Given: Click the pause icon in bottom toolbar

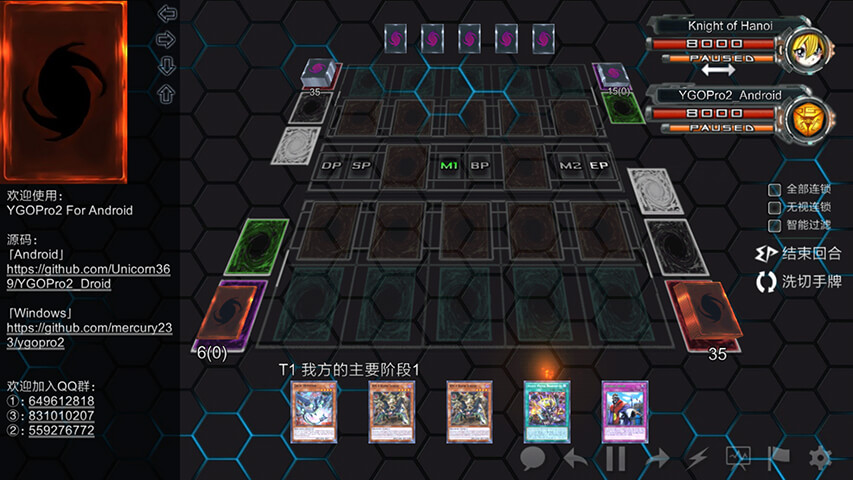Looking at the screenshot, I should coord(616,458).
